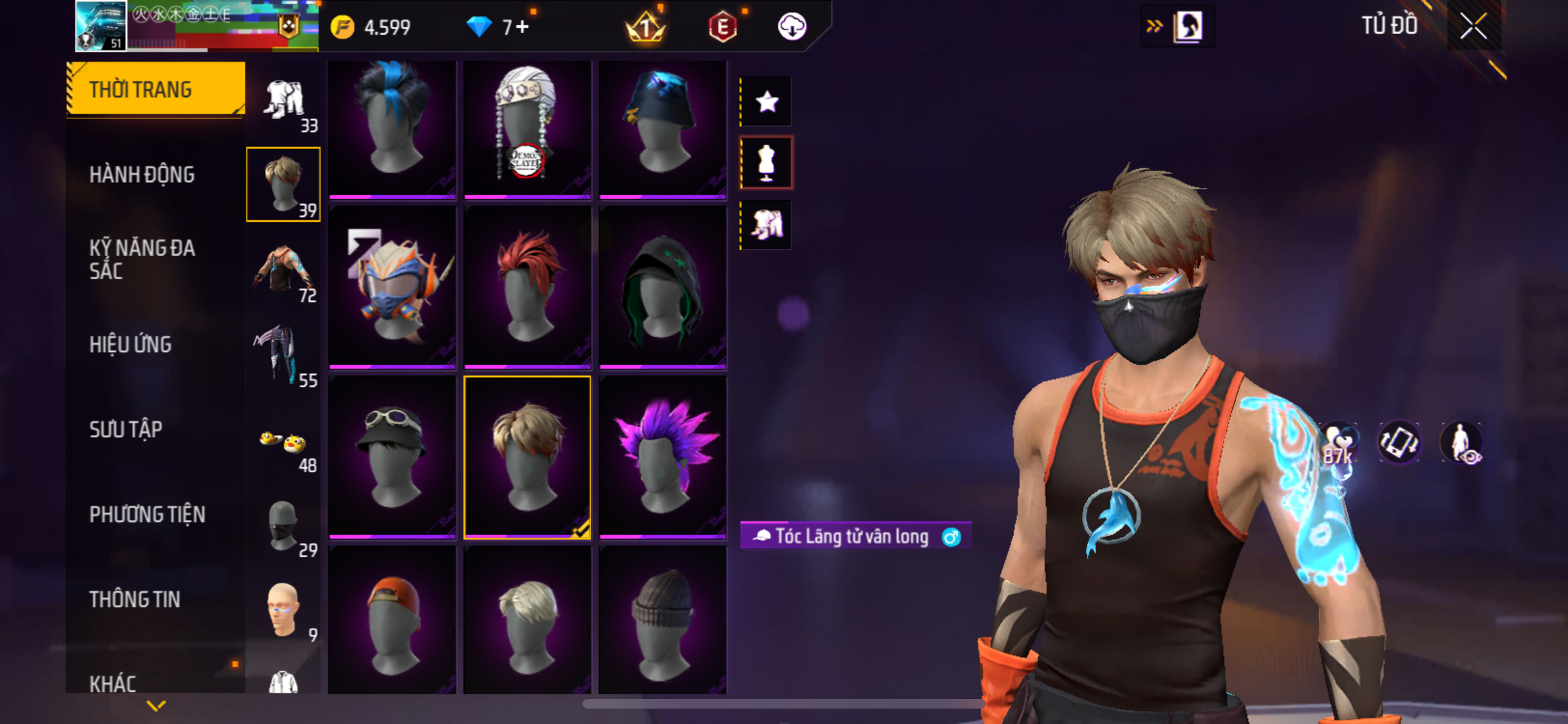Select the purple spiky hair item
Viewport: 1568px width, 724px height.
coord(662,457)
